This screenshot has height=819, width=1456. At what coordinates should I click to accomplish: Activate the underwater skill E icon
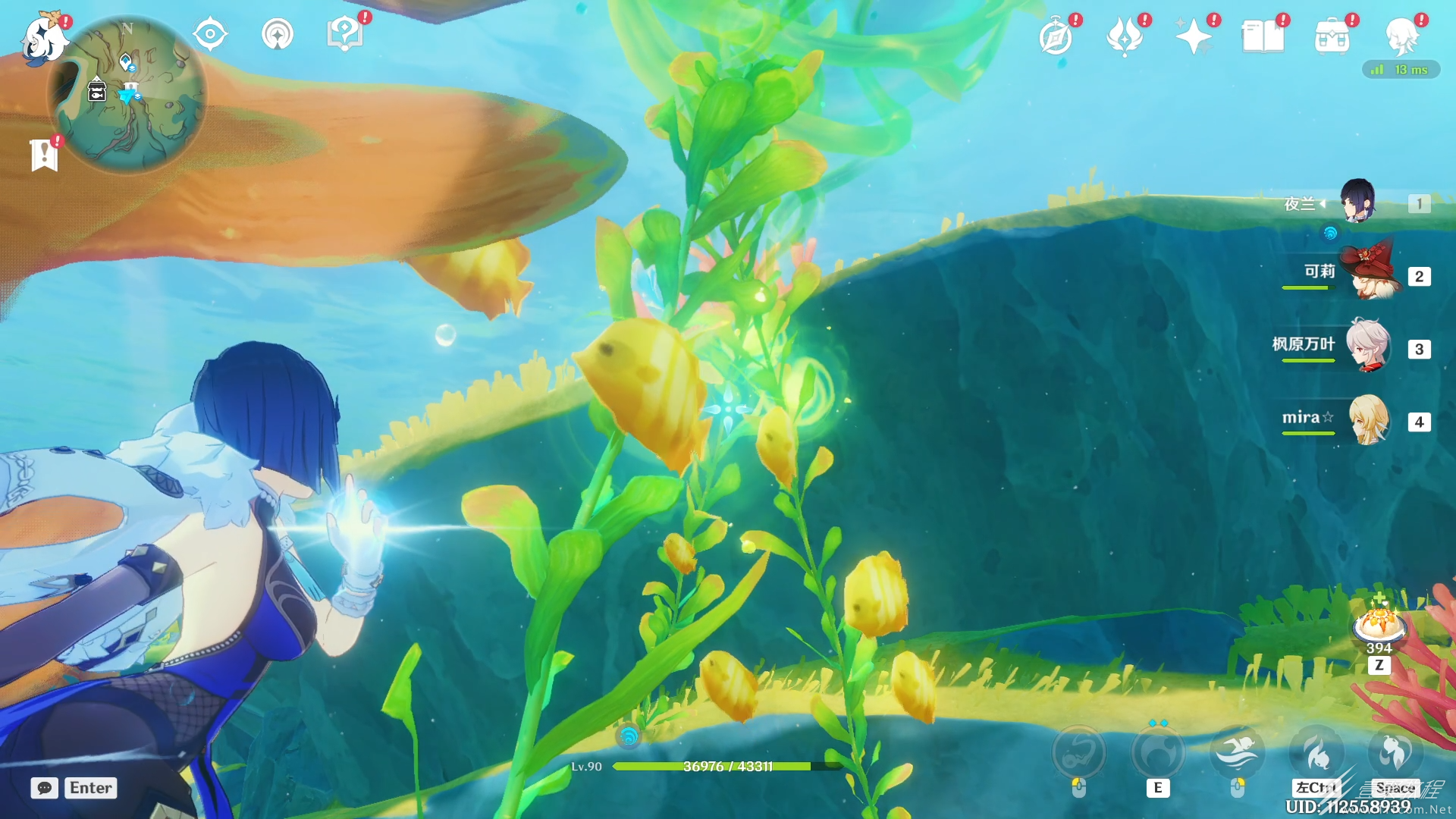[x=1157, y=752]
